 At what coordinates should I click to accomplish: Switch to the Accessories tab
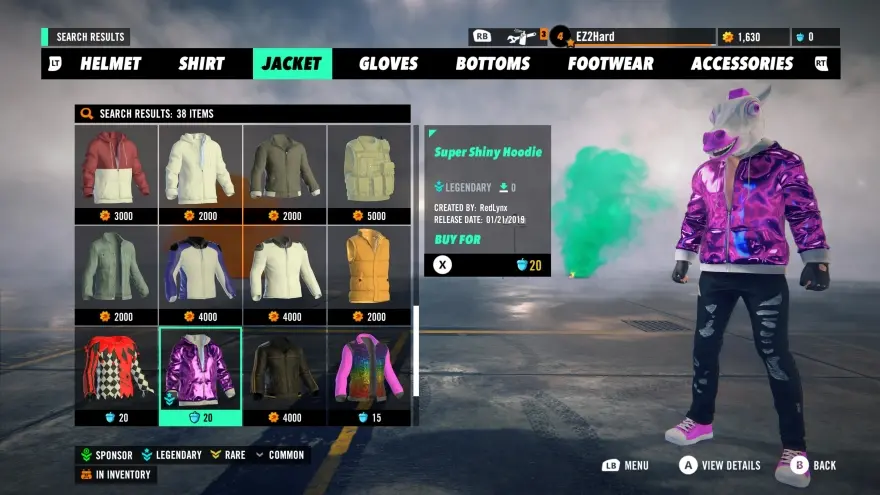click(741, 64)
